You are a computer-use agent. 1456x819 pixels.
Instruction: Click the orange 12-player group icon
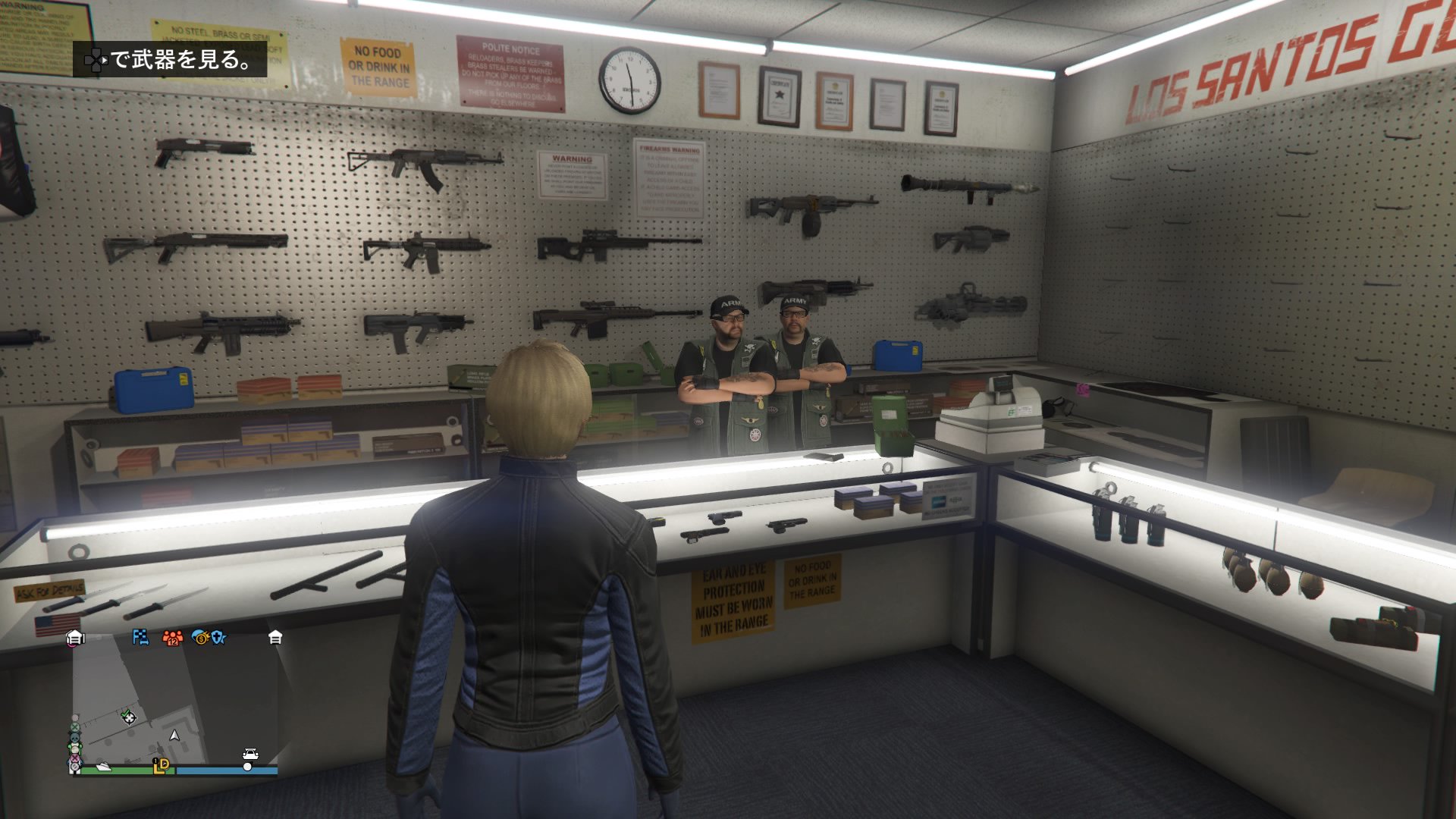pyautogui.click(x=172, y=639)
